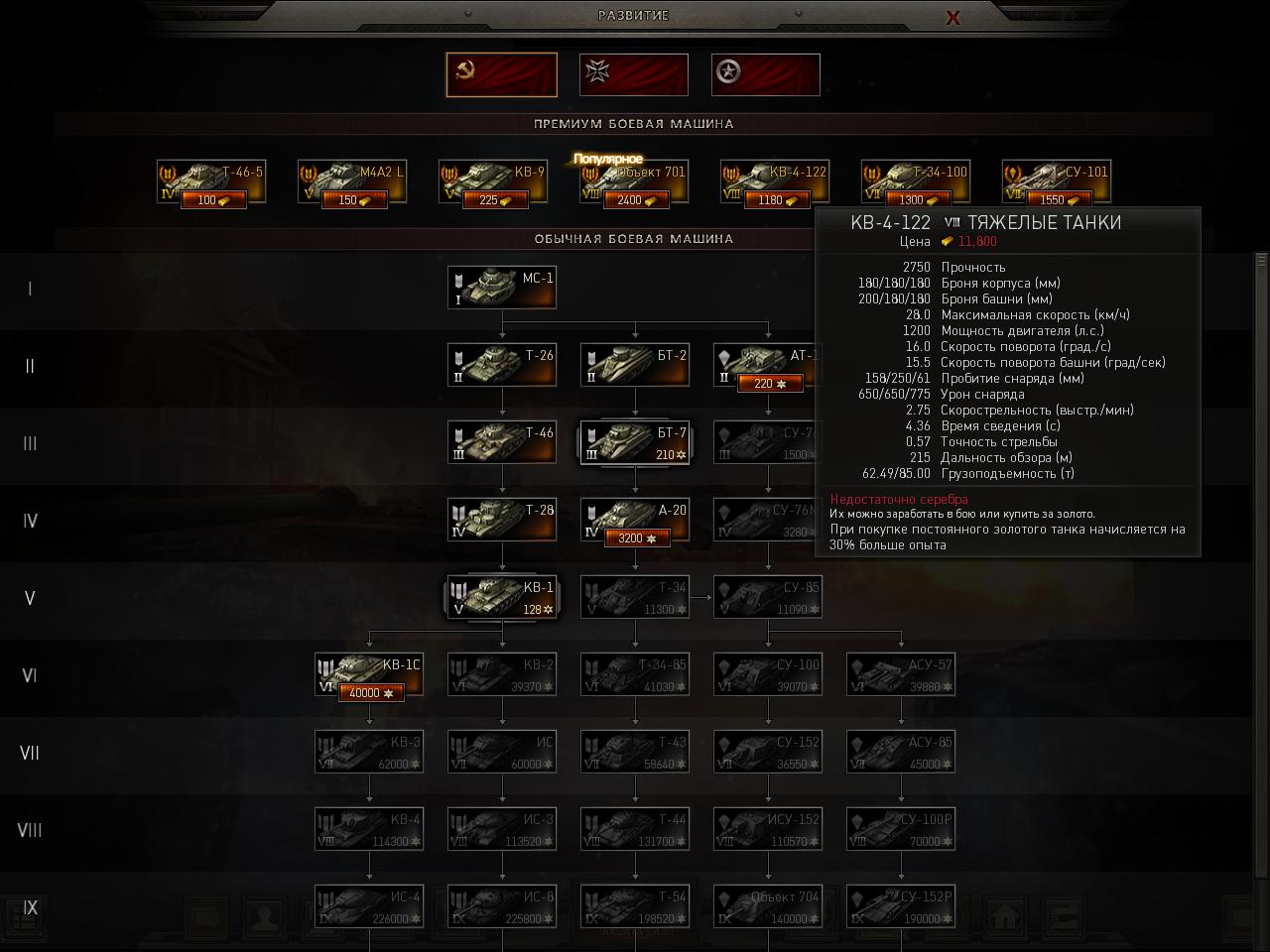Open the T-26 tank node
Viewport: 1270px width, 952px height.
(501, 365)
